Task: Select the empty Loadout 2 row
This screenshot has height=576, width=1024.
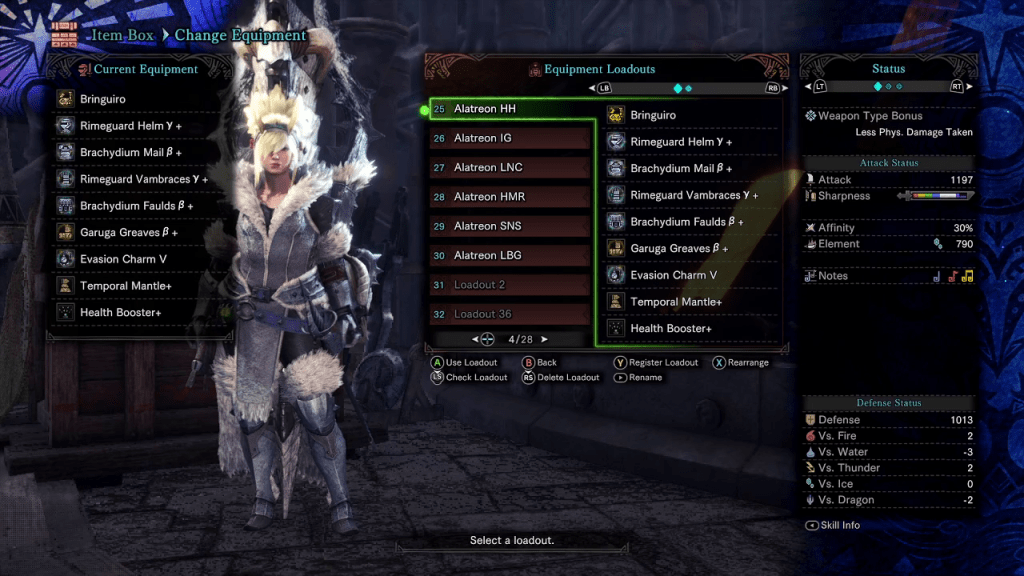Action: click(x=510, y=285)
